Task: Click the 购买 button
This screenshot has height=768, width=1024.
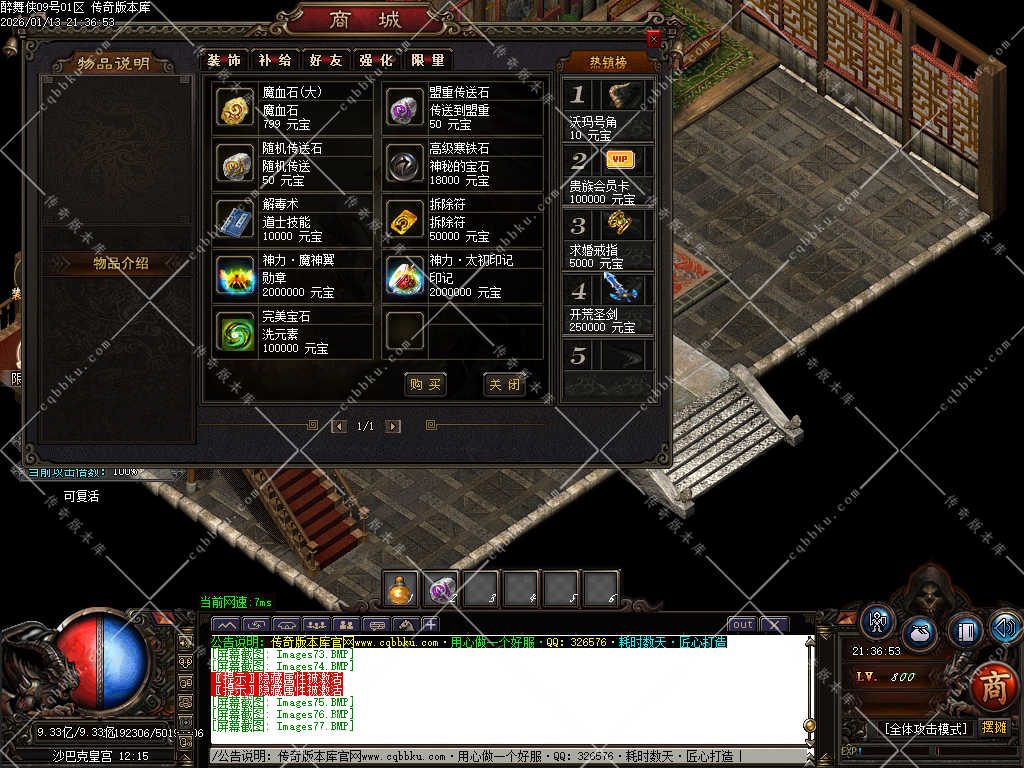Action: [424, 384]
